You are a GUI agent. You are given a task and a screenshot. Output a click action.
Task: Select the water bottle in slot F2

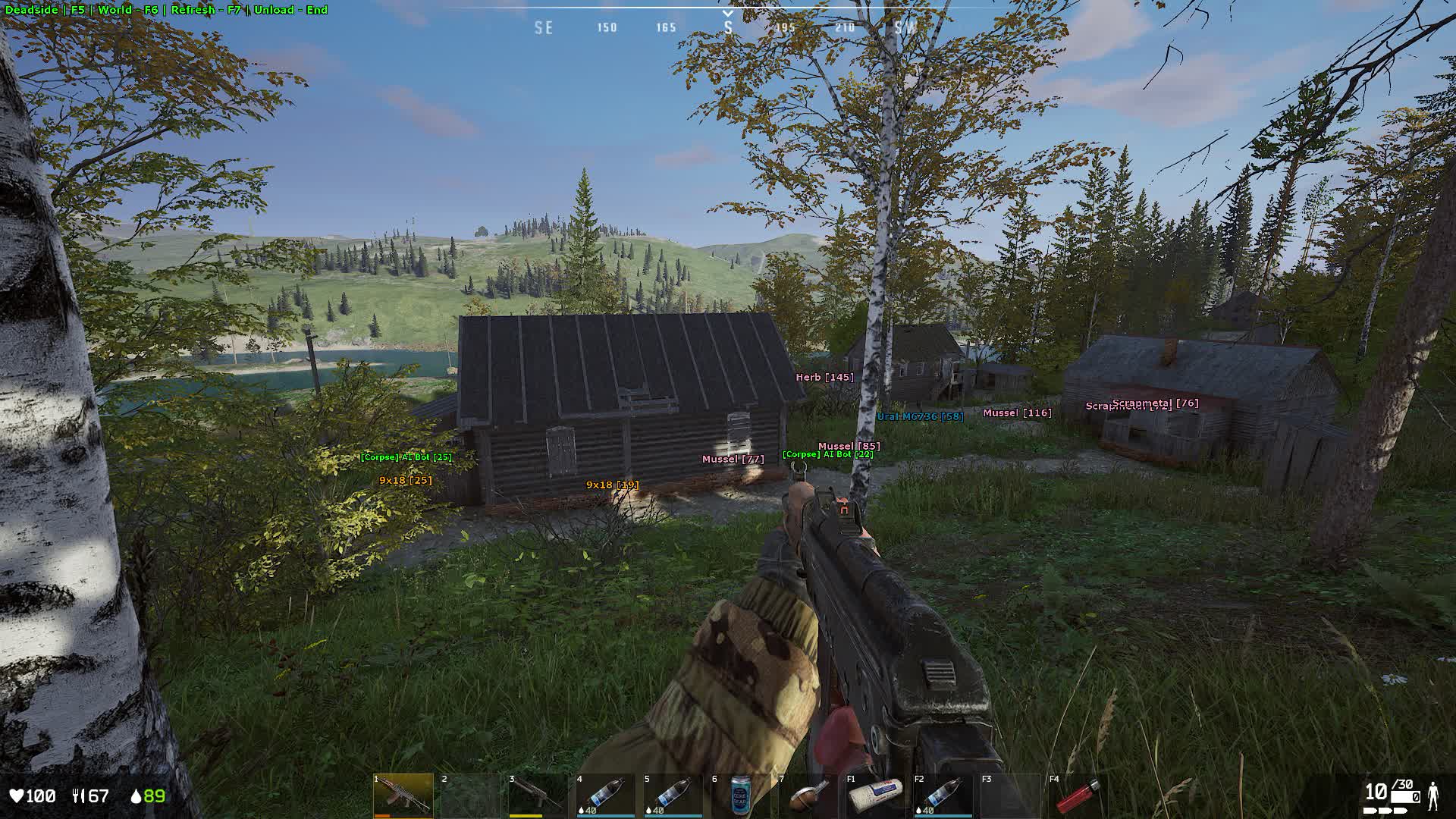(943, 795)
